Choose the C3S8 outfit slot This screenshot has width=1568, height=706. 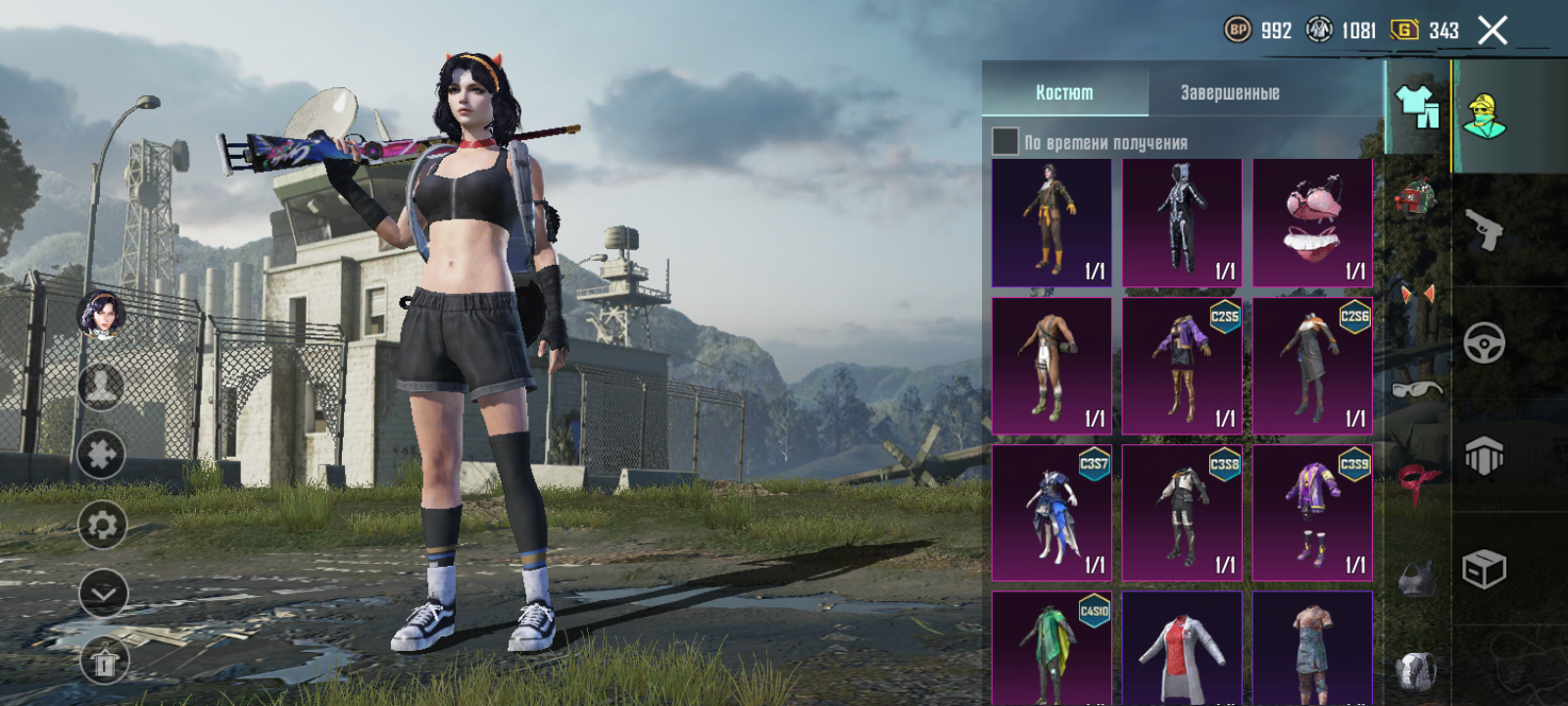pos(1182,513)
